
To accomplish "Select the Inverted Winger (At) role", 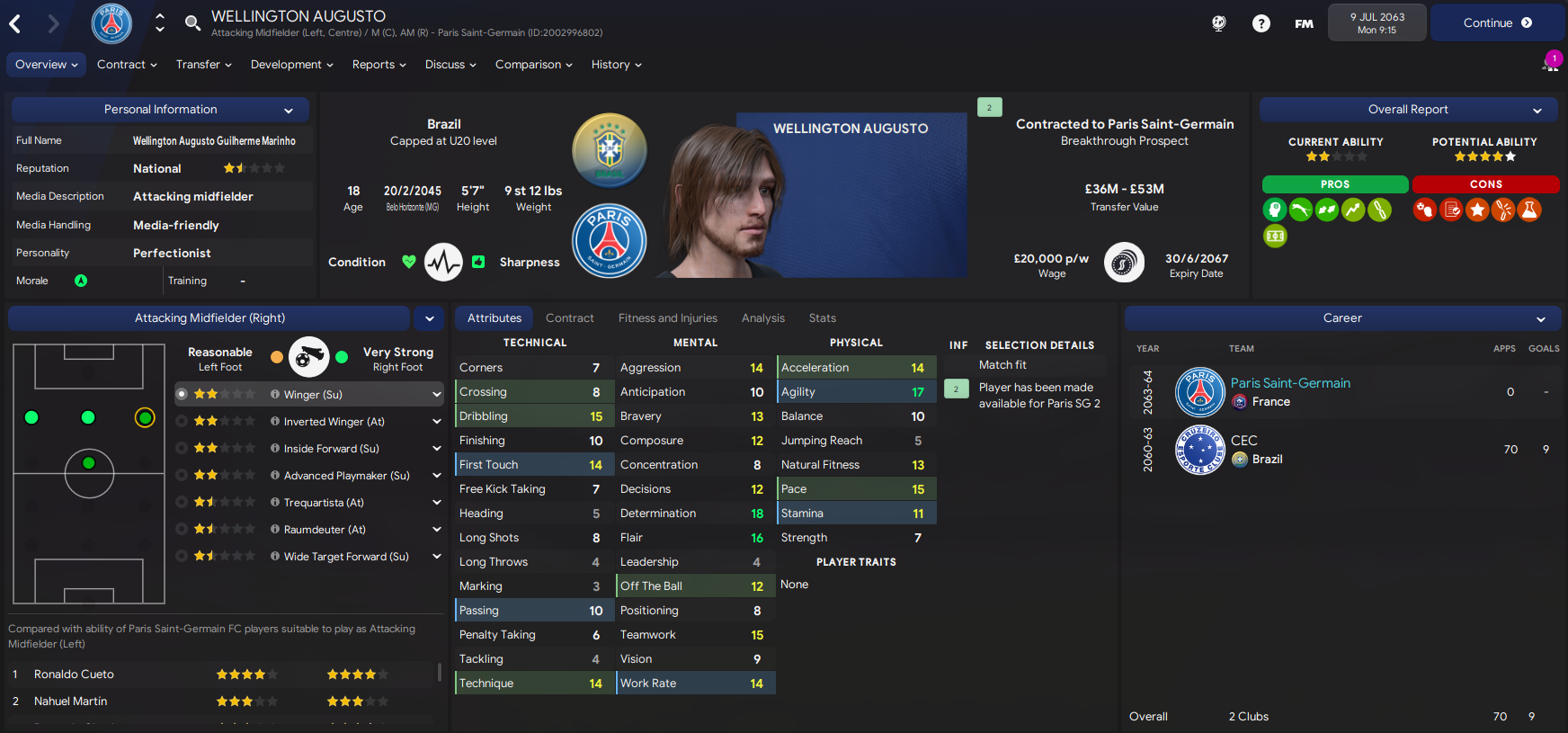I will pyautogui.click(x=334, y=422).
